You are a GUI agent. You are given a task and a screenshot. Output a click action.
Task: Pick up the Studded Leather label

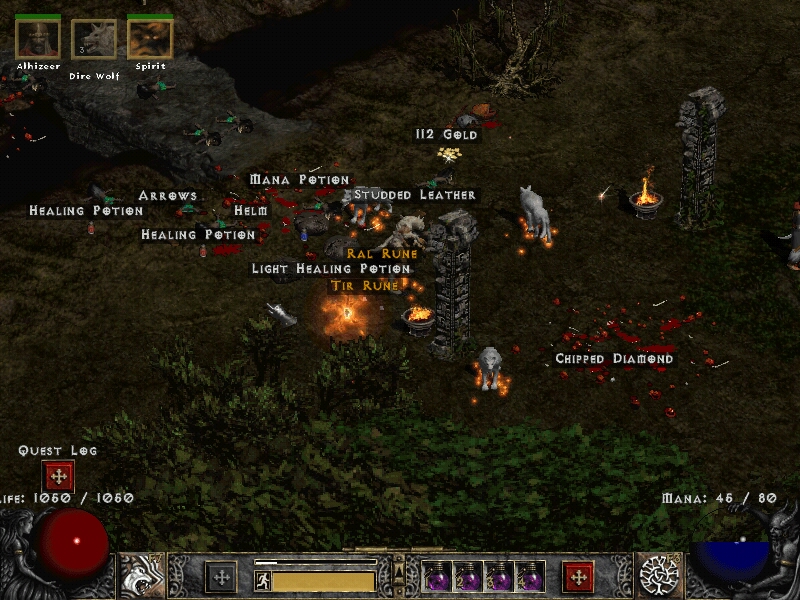coord(415,195)
